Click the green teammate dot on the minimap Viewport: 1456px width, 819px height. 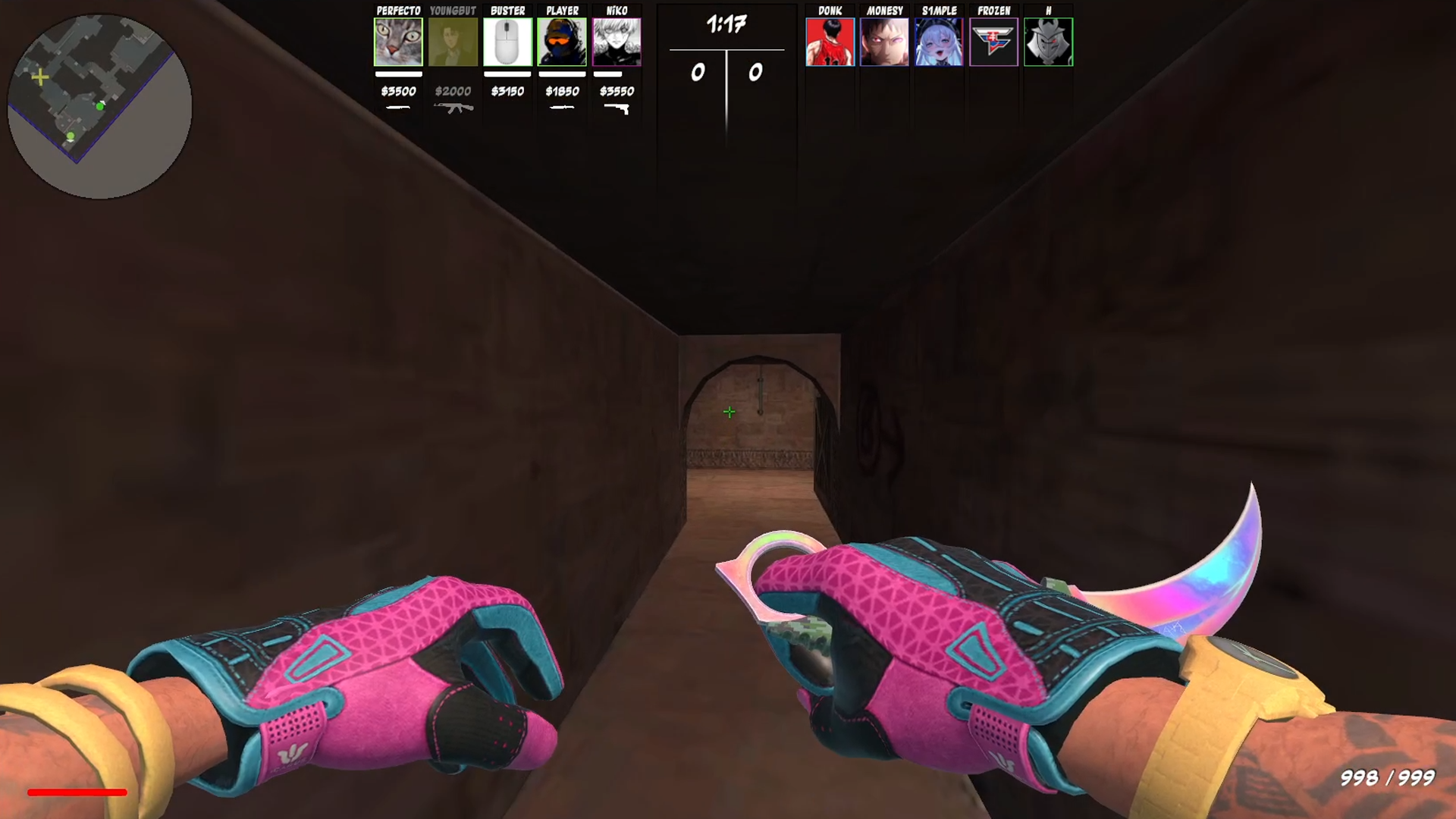[100, 107]
